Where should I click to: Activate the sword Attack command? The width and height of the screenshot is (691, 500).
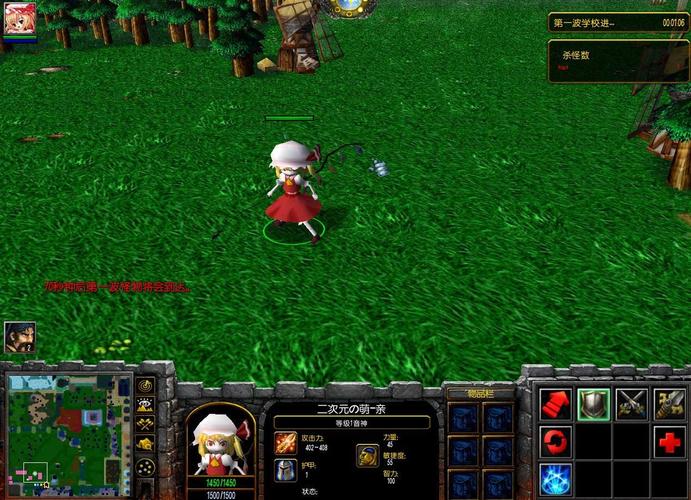pyautogui.click(x=670, y=404)
